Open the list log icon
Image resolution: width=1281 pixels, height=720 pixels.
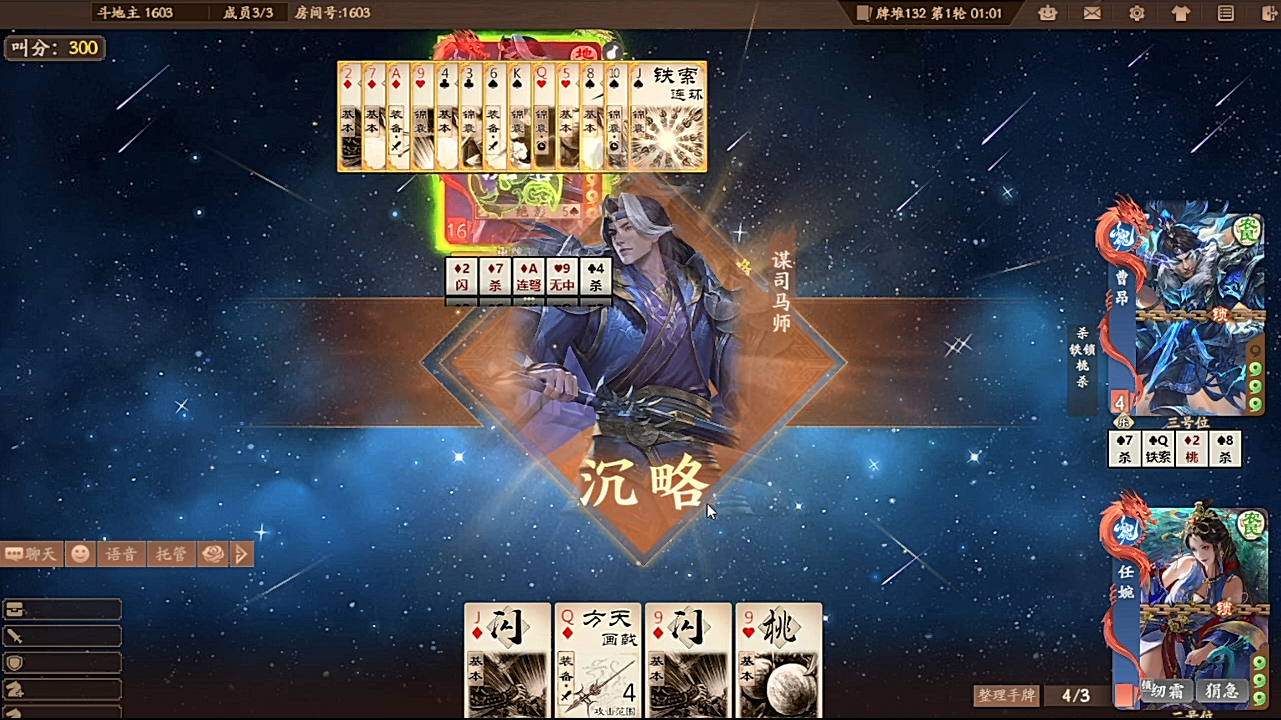(x=1225, y=13)
